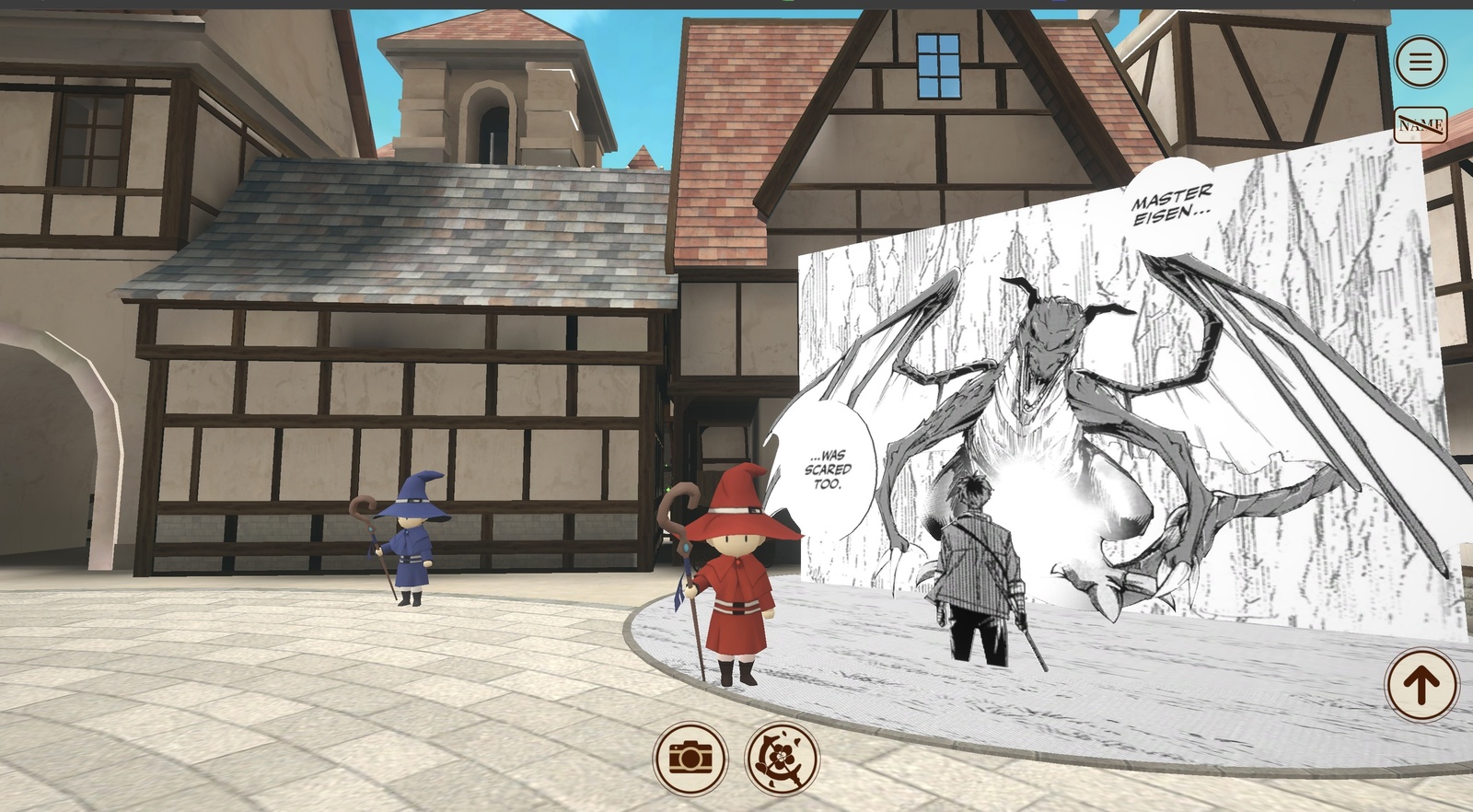Click the '...WAS SCARED TOO.' speech bubble

pos(827,467)
